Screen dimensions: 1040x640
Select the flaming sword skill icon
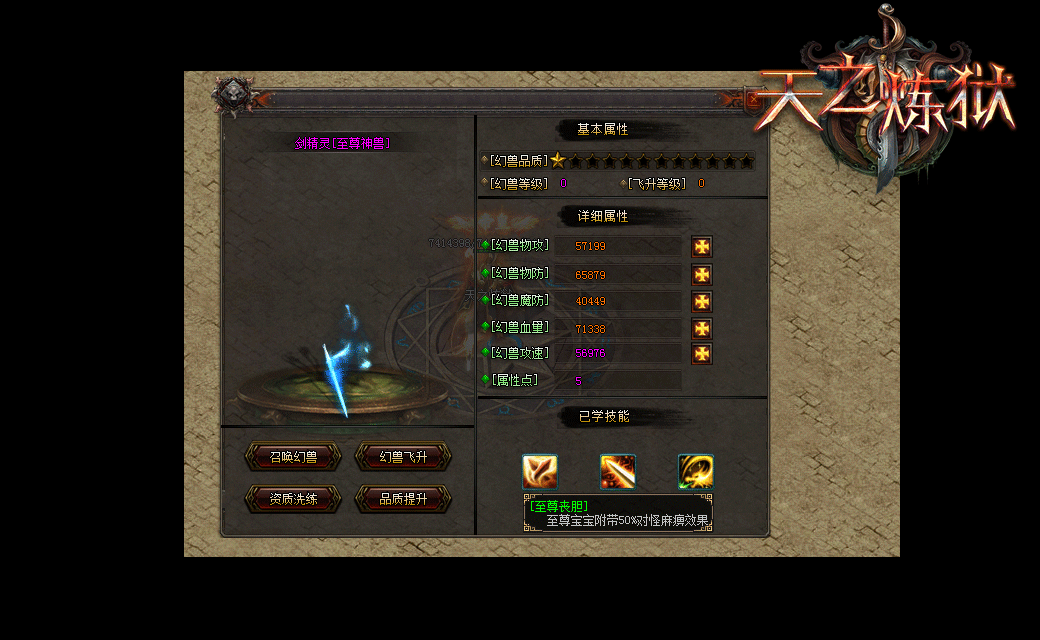pyautogui.click(x=618, y=471)
